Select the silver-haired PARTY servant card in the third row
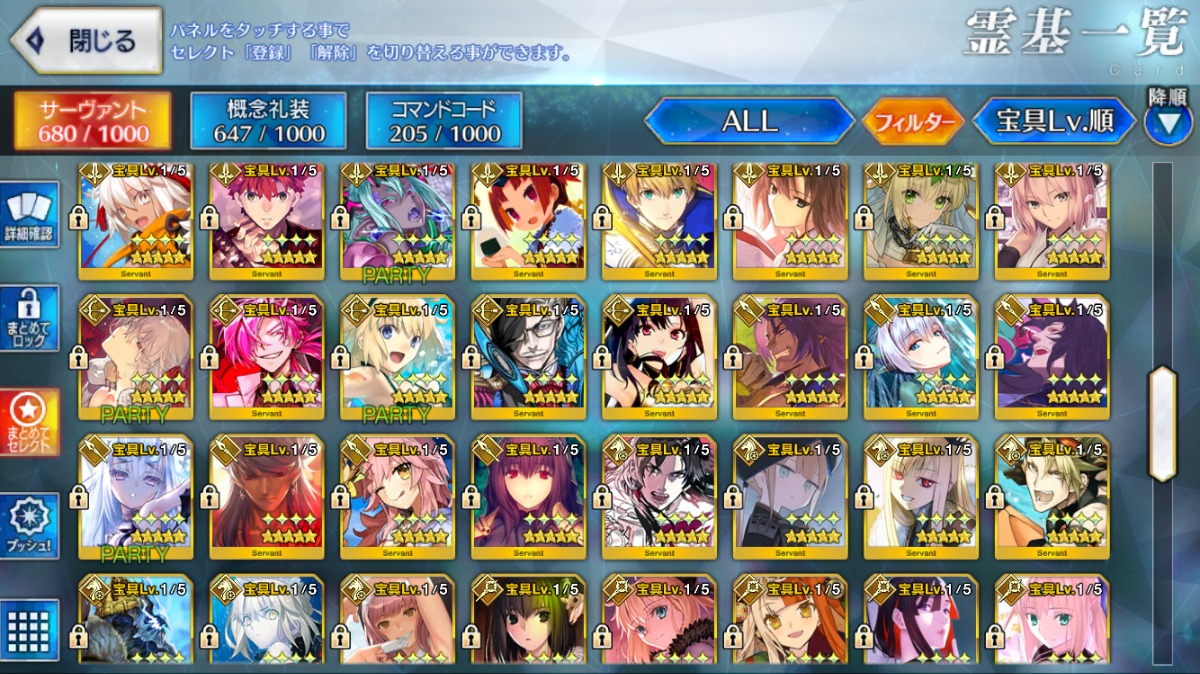The height and width of the screenshot is (674, 1200). 135,496
